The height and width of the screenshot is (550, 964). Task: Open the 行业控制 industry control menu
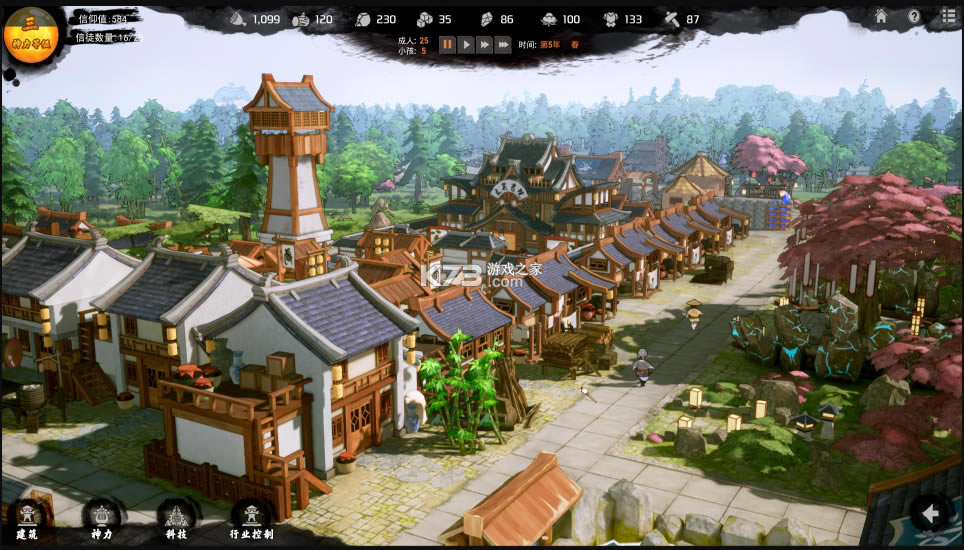pyautogui.click(x=251, y=518)
